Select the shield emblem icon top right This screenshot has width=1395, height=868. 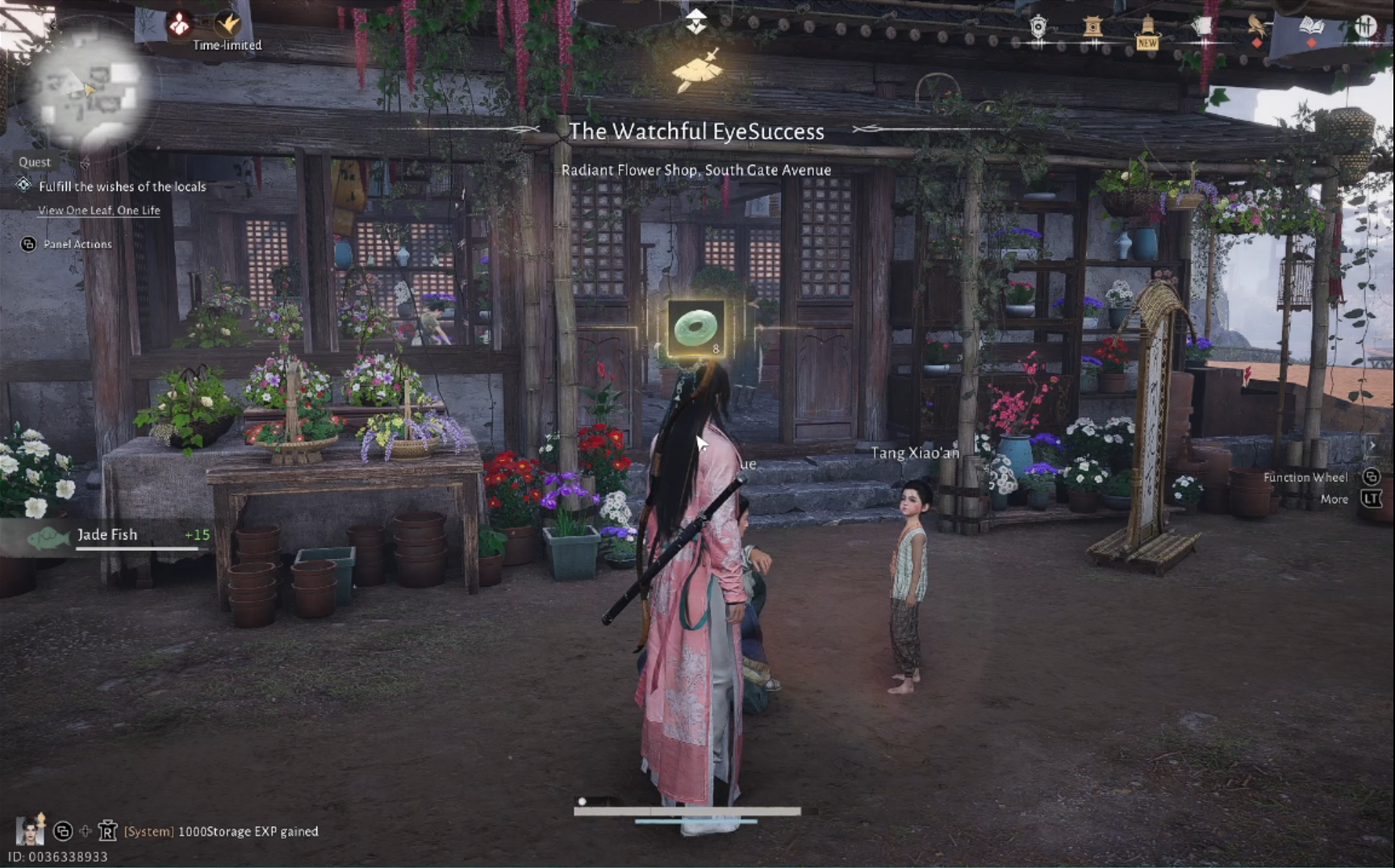(x=1038, y=24)
